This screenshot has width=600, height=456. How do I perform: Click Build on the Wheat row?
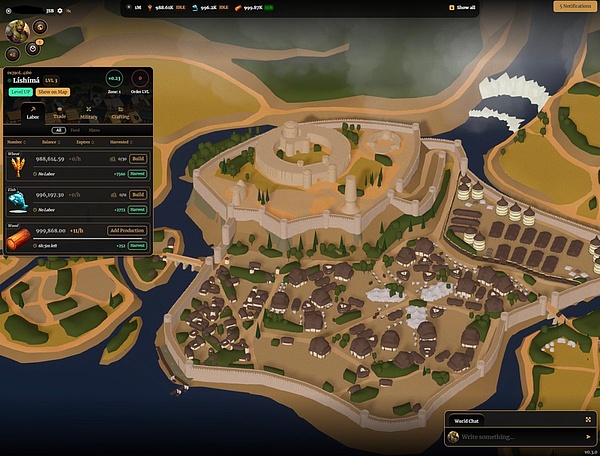[x=139, y=158]
